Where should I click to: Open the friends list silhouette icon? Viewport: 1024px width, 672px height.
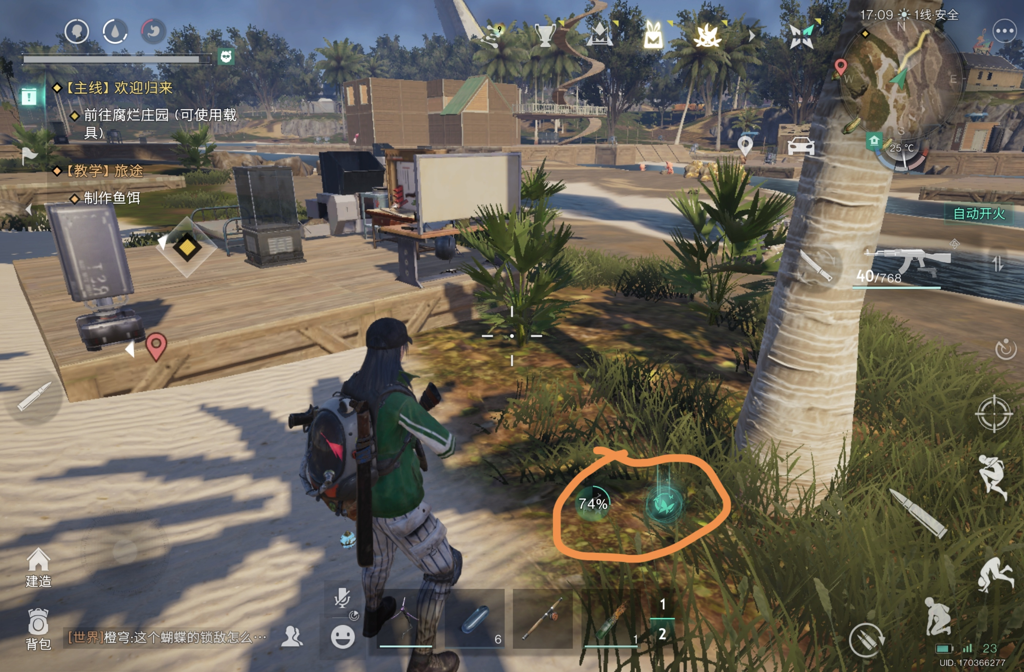pos(292,634)
